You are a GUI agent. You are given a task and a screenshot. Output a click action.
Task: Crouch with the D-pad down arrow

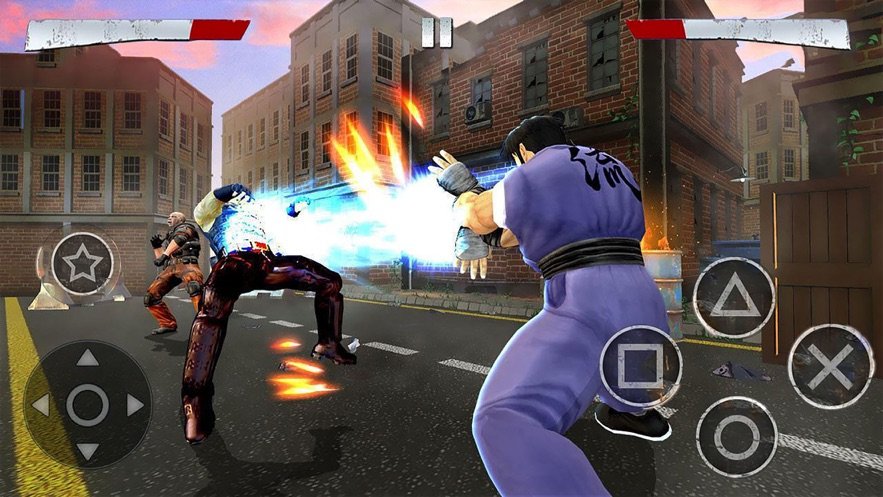tap(88, 450)
